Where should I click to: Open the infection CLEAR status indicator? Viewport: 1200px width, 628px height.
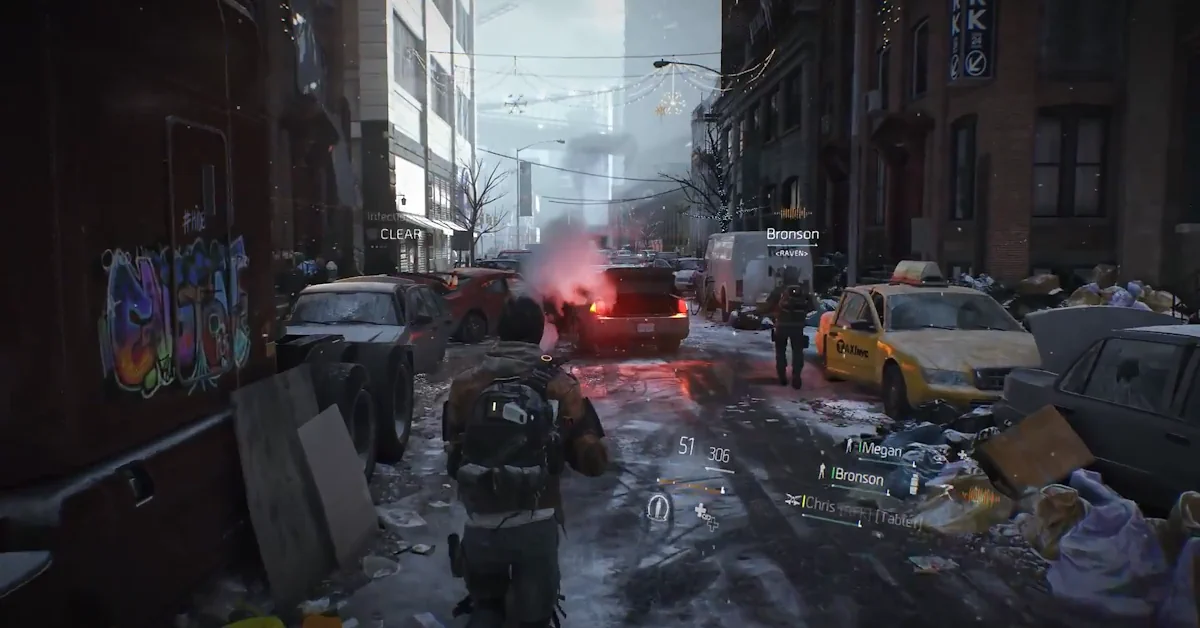400,234
